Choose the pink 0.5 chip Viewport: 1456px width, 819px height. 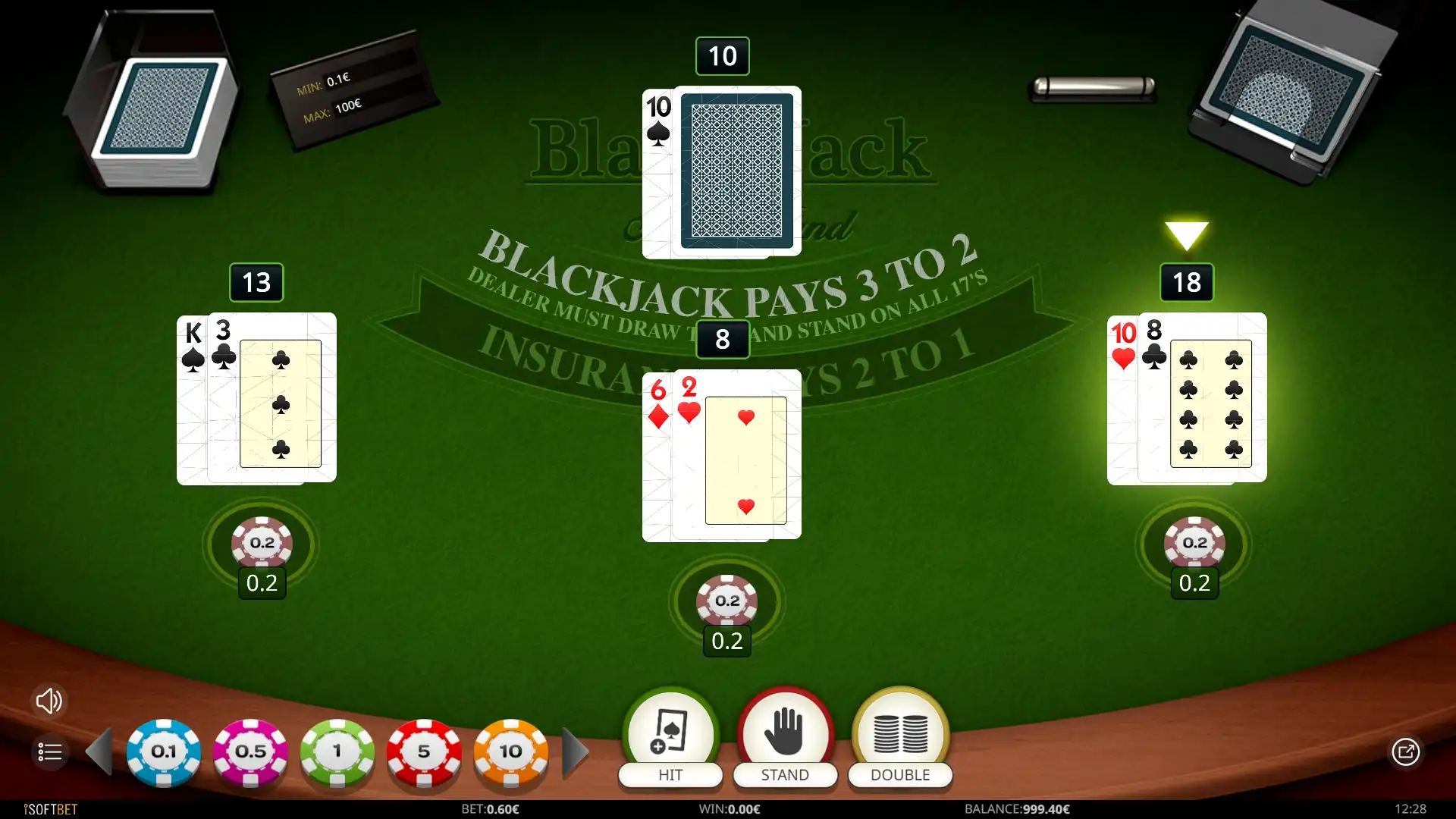pyautogui.click(x=250, y=752)
